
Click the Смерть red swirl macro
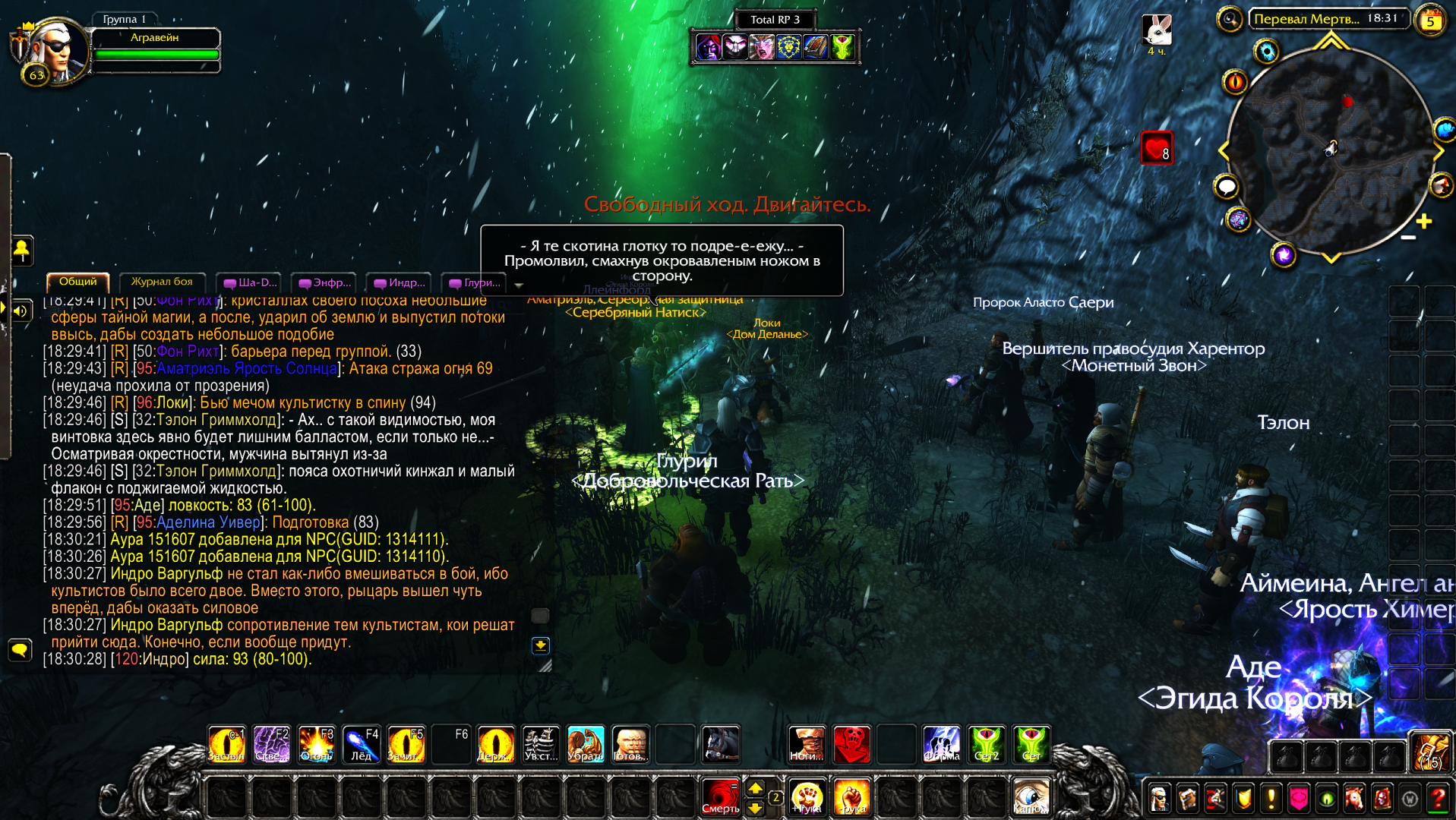coord(720,797)
